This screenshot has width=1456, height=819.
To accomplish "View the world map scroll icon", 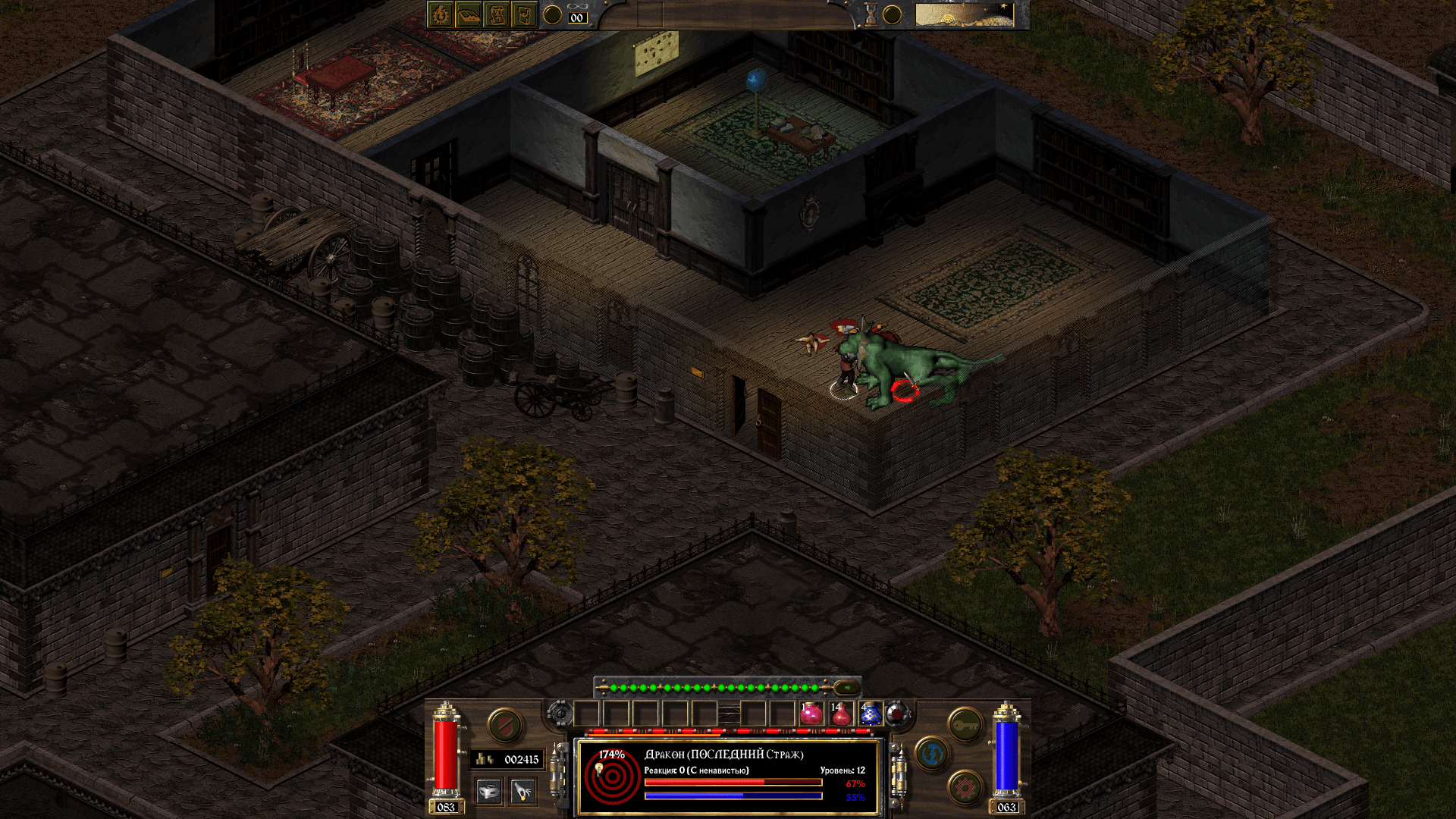I will pyautogui.click(x=497, y=15).
